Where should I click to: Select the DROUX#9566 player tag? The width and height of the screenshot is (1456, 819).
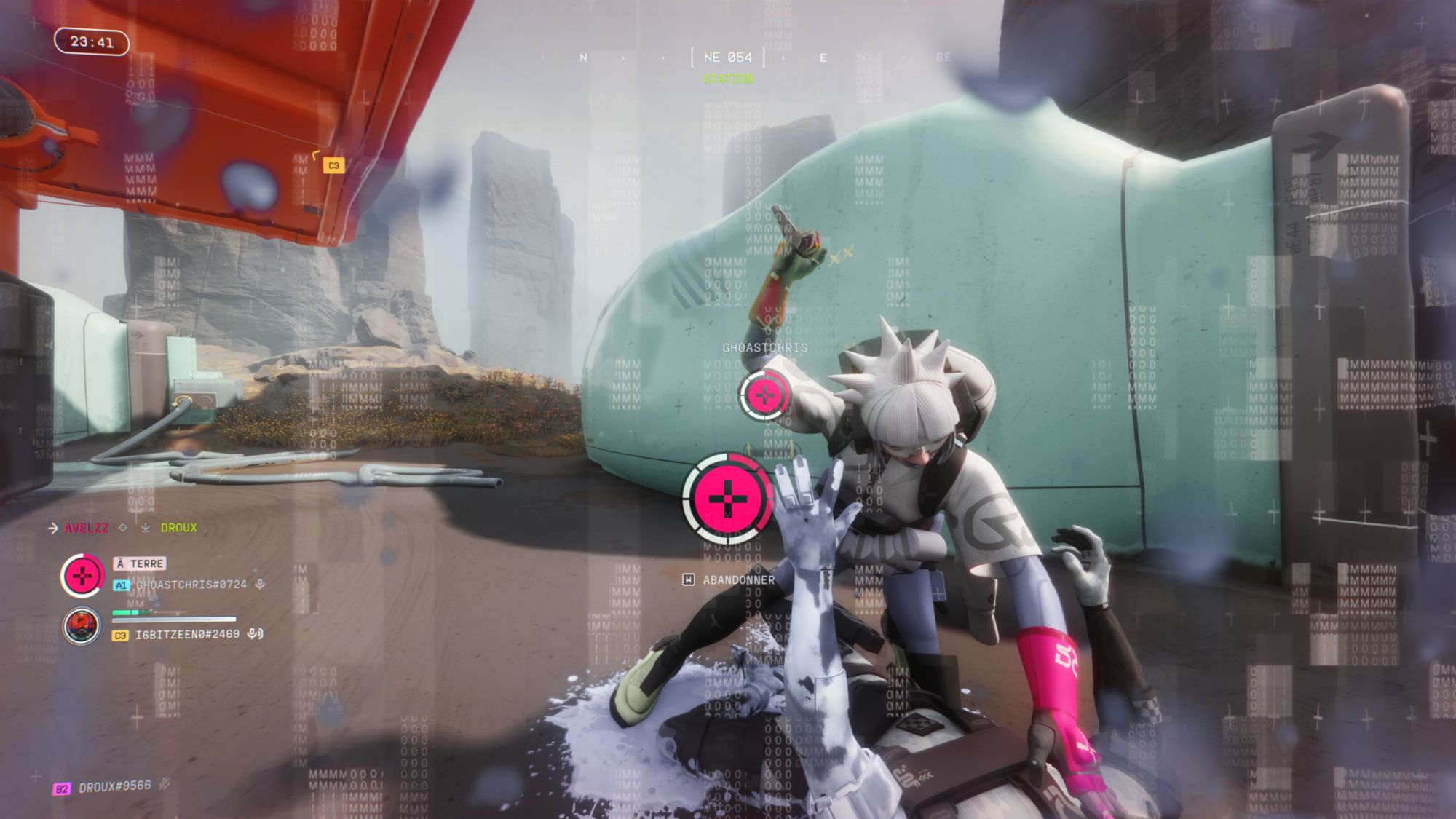[x=114, y=786]
